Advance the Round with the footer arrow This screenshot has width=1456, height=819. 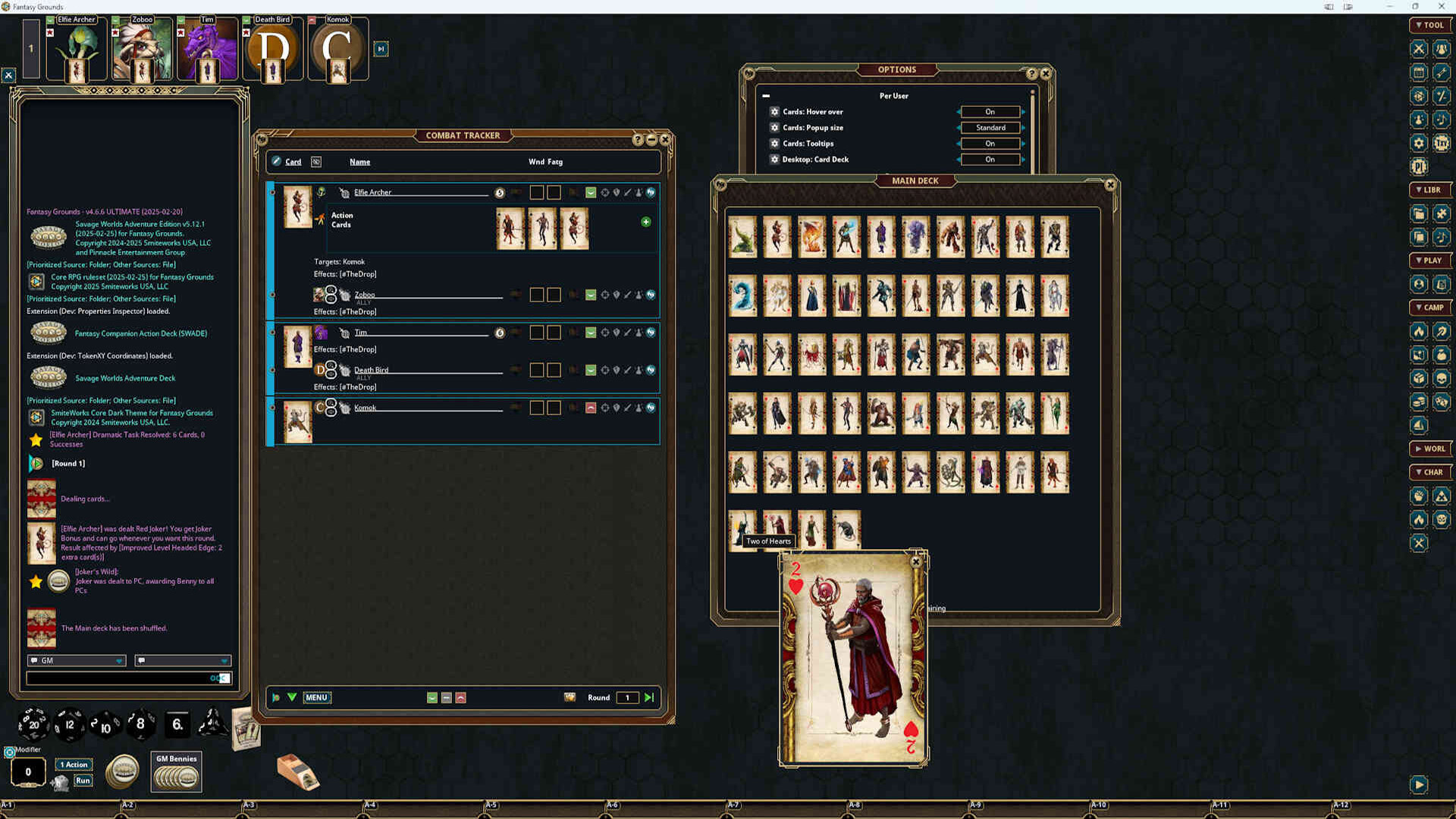click(648, 697)
